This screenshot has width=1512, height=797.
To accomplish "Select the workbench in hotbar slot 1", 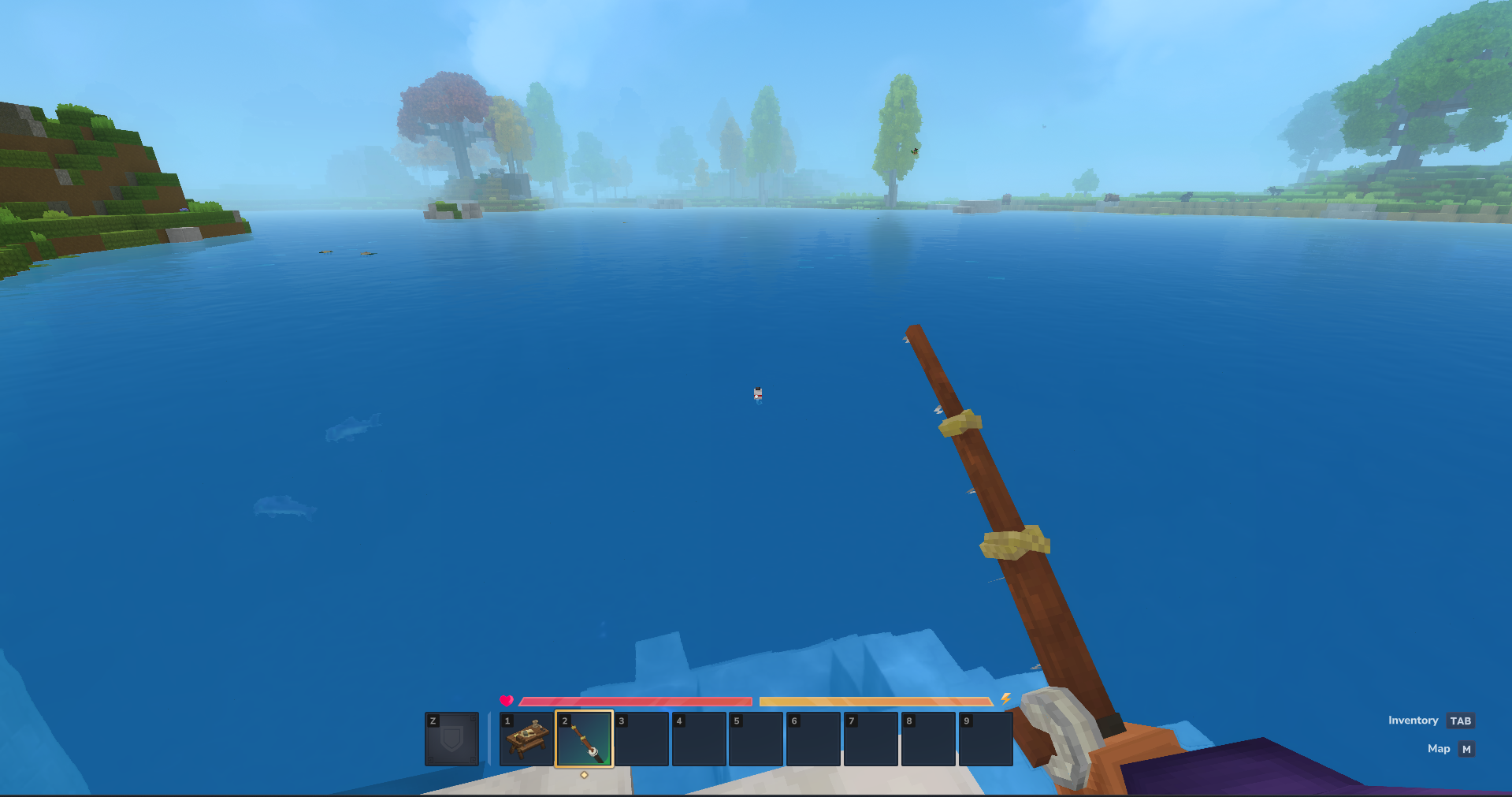I will click(x=526, y=739).
